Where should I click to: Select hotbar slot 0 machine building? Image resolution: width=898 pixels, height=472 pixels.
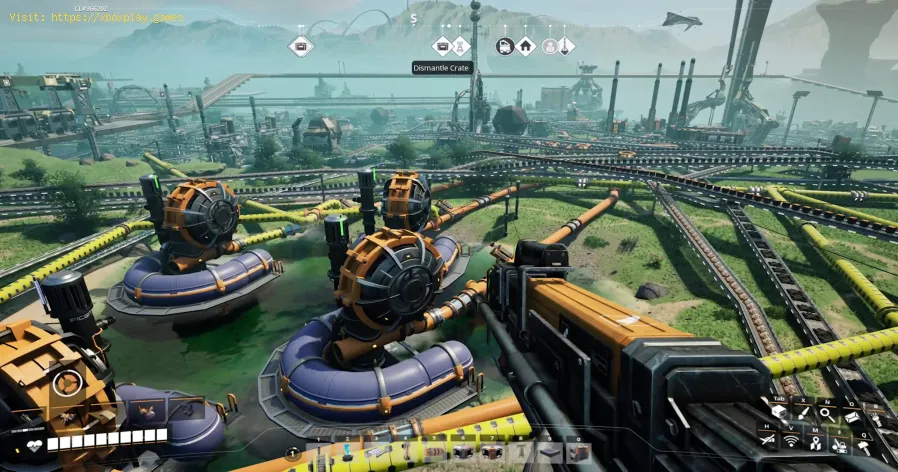[576, 451]
